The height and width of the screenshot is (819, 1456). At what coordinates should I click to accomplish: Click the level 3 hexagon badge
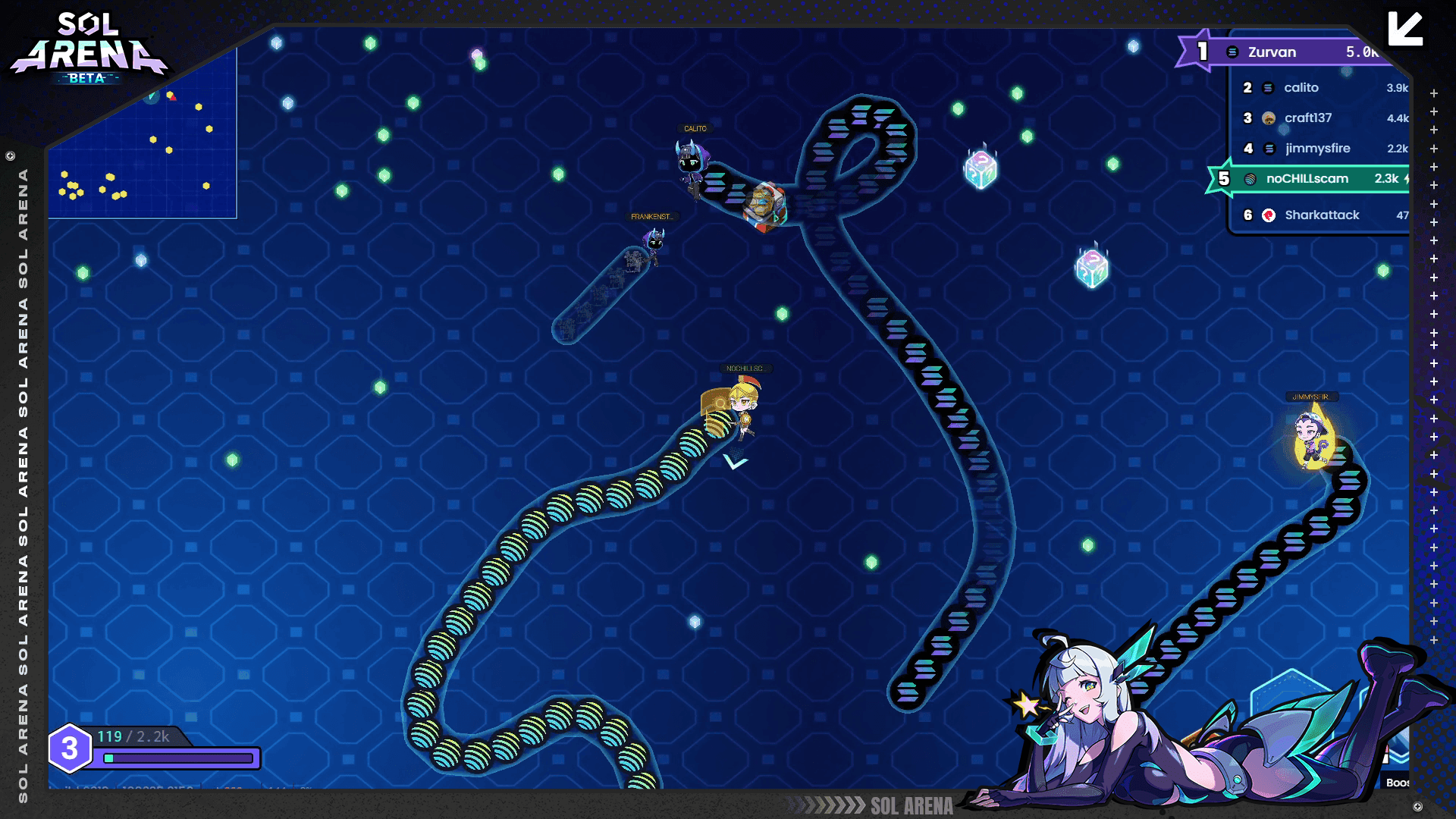pyautogui.click(x=71, y=748)
